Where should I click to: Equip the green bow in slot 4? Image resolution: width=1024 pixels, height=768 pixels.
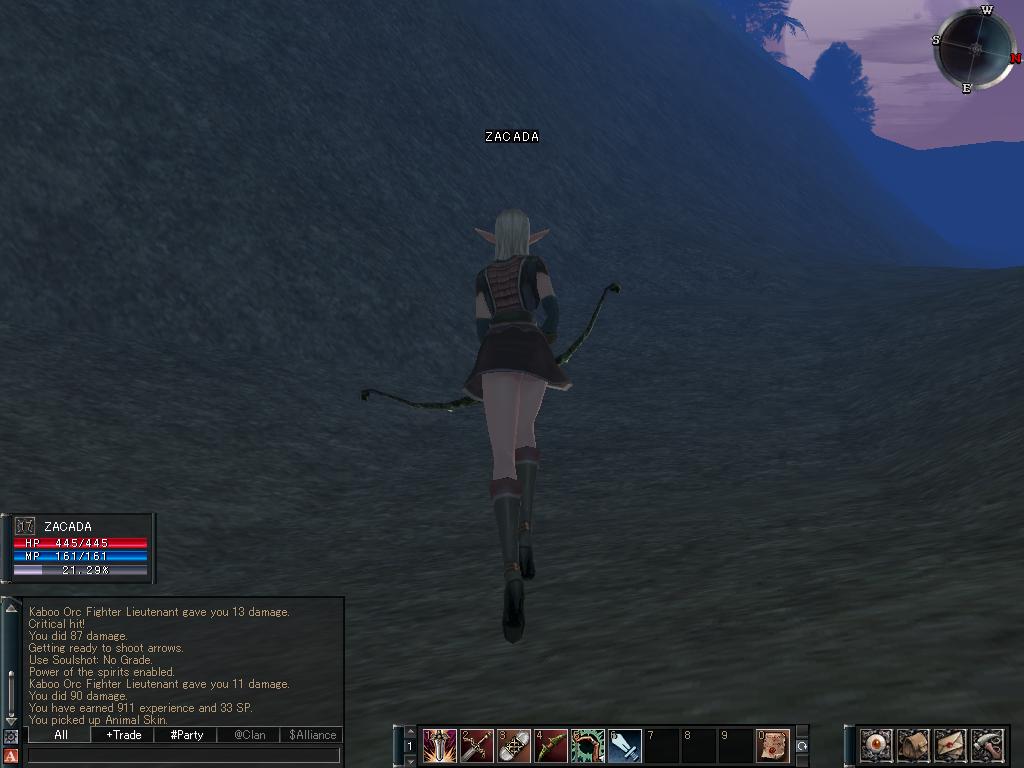click(x=550, y=745)
